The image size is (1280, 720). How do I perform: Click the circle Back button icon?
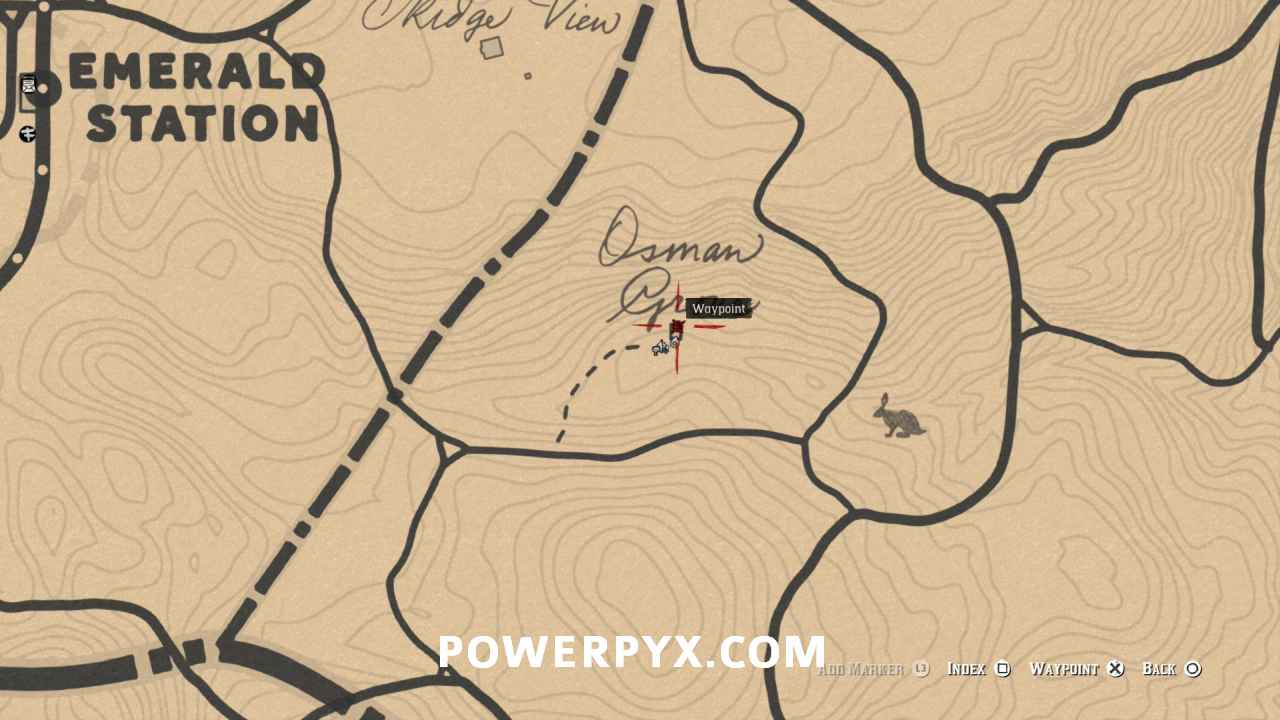(1194, 668)
